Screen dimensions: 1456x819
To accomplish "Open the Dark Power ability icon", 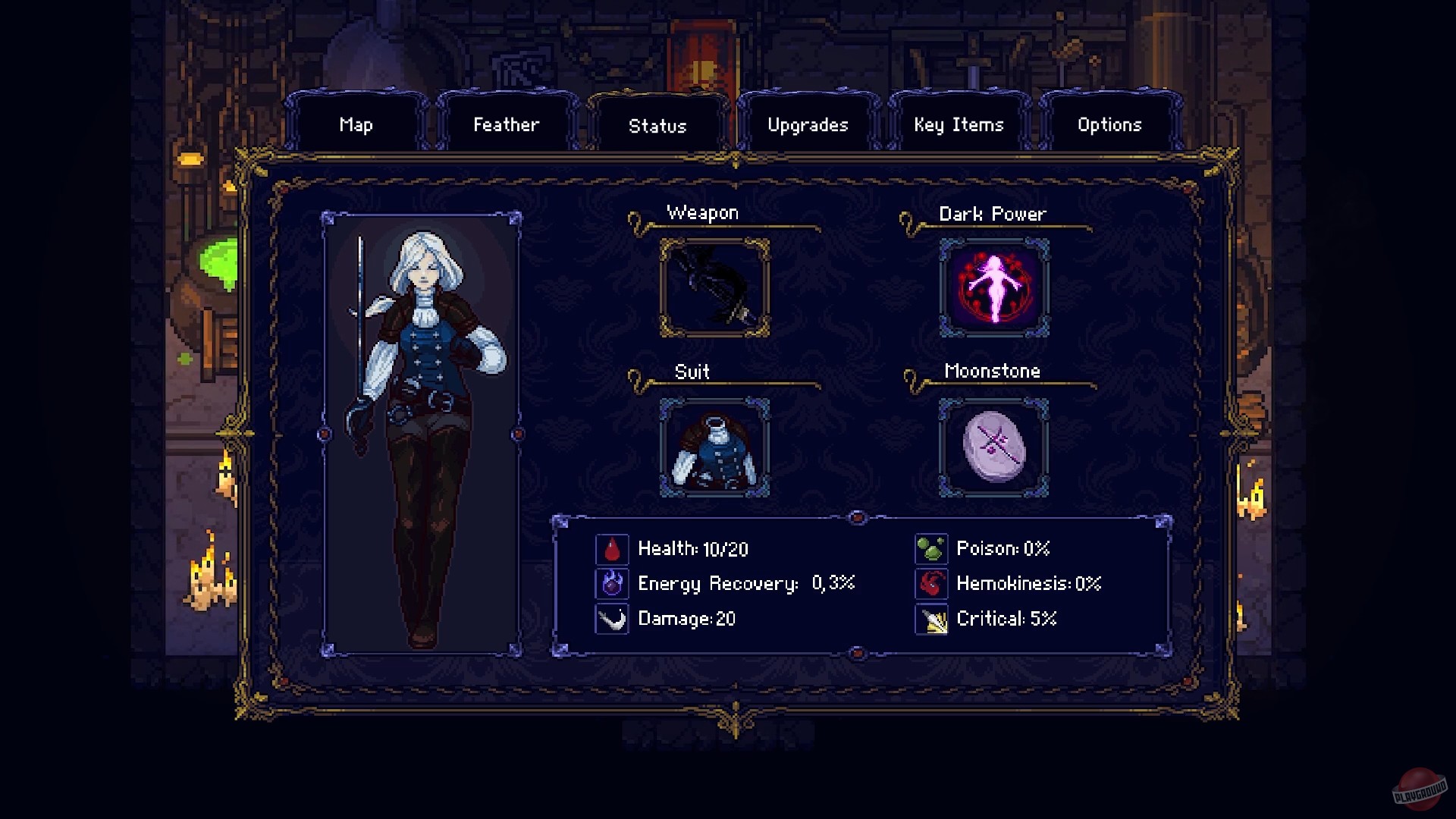I will pyautogui.click(x=992, y=288).
